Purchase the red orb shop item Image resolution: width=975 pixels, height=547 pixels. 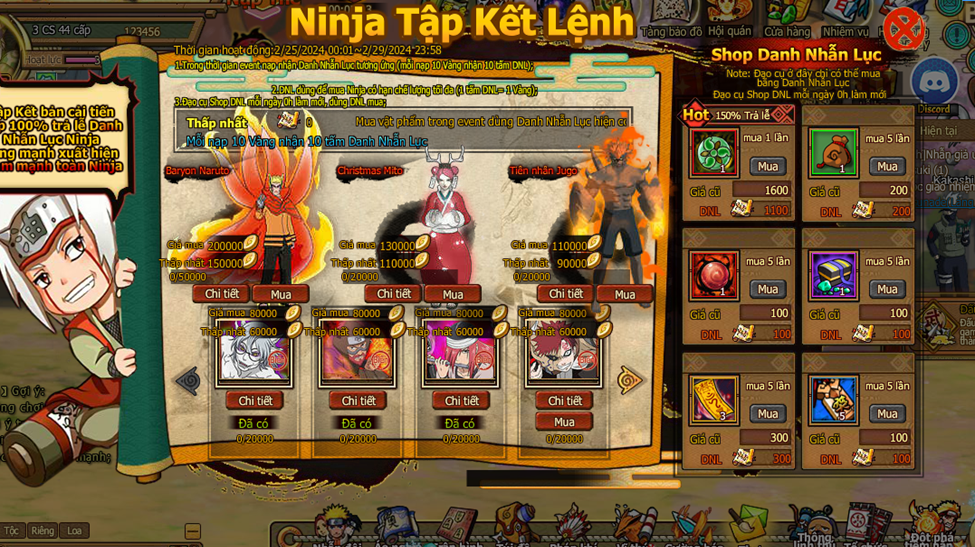pos(767,289)
